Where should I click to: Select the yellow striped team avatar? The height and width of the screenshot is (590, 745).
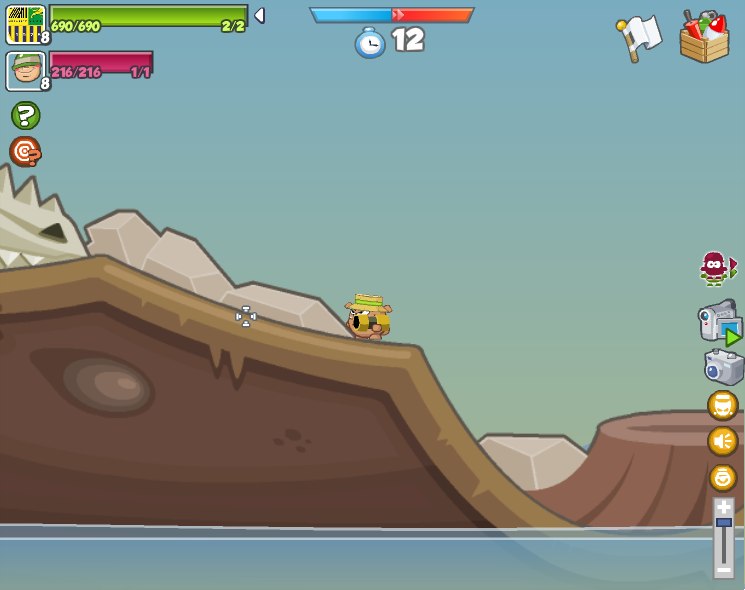click(26, 24)
